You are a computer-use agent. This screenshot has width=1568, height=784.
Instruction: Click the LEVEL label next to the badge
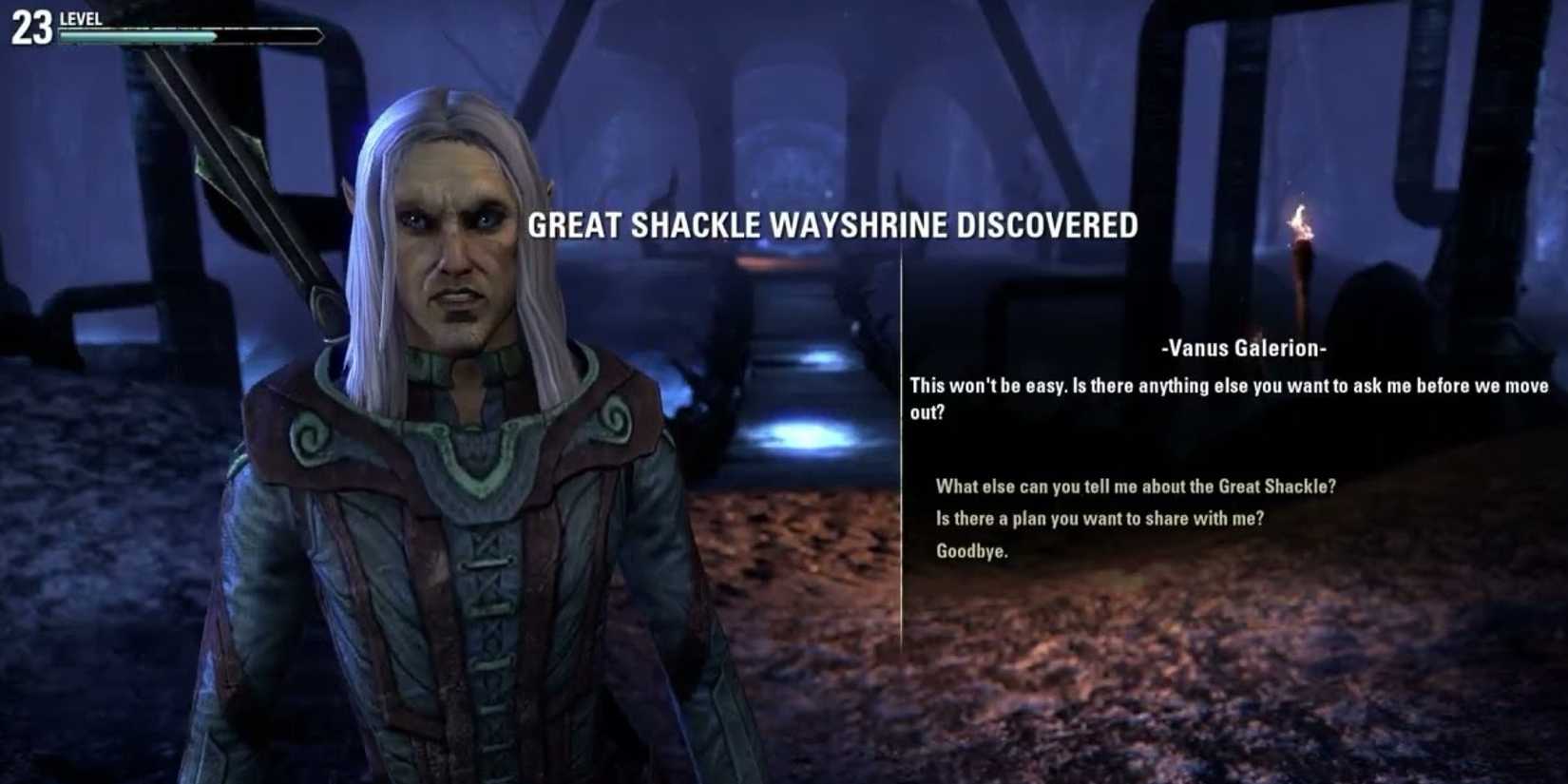81,17
